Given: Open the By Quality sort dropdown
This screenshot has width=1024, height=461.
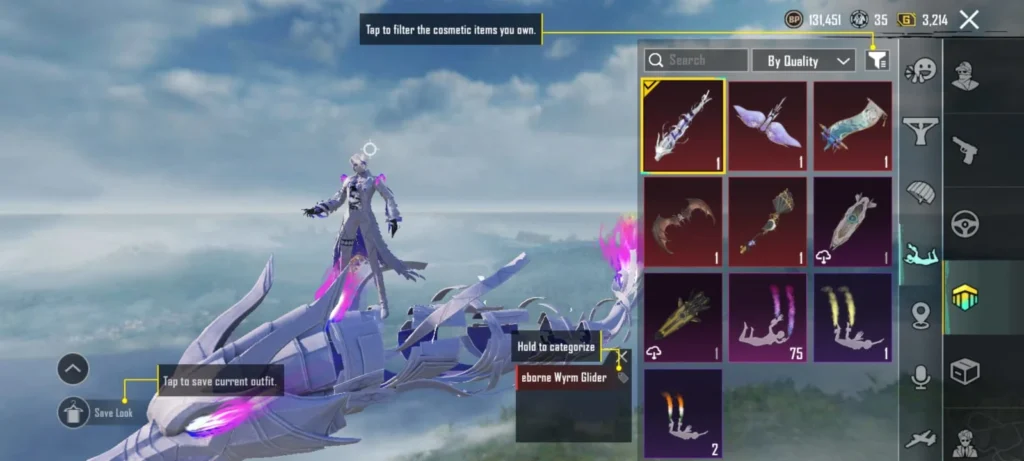Looking at the screenshot, I should click(803, 61).
